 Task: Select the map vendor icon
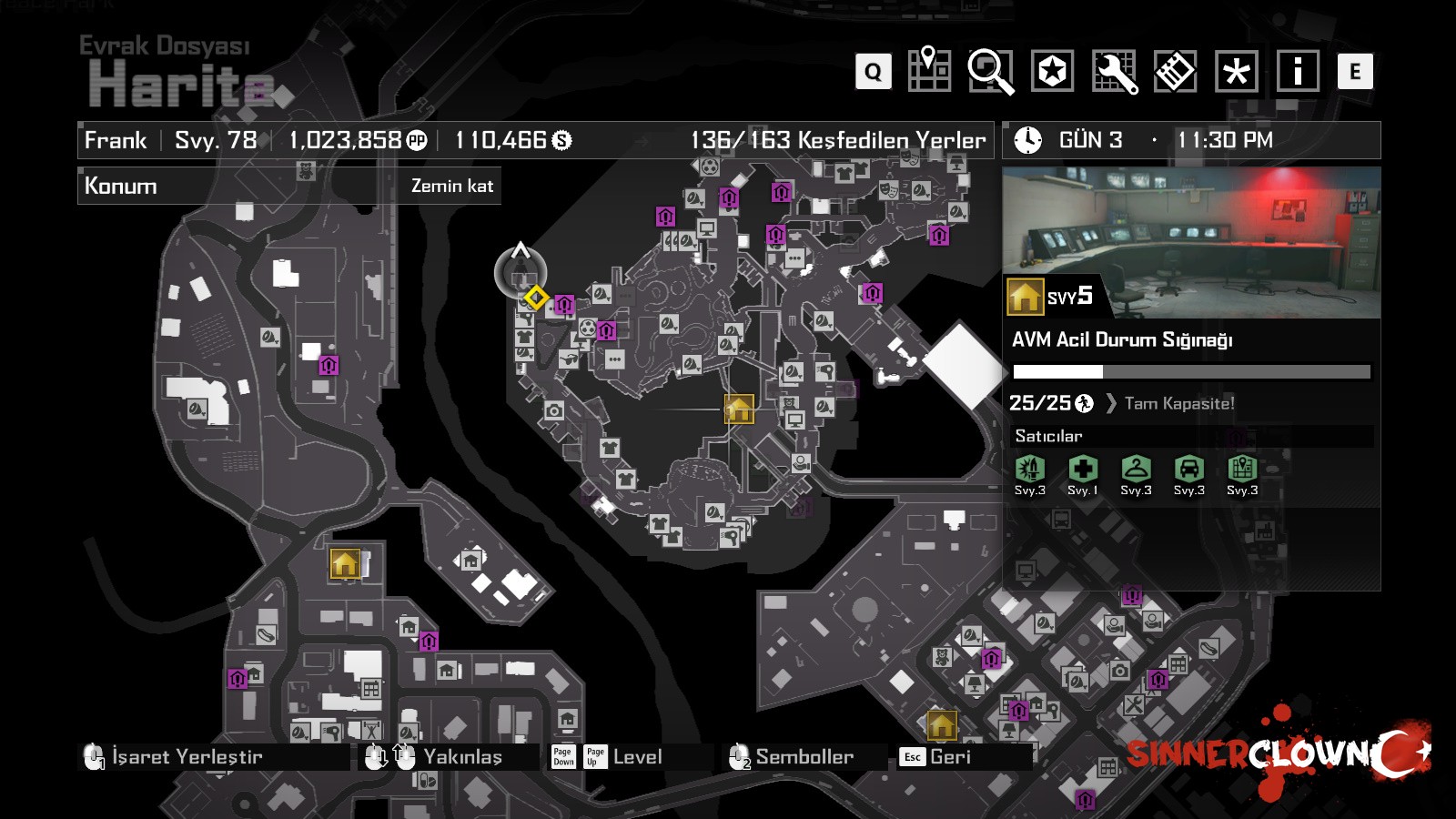point(1241,470)
